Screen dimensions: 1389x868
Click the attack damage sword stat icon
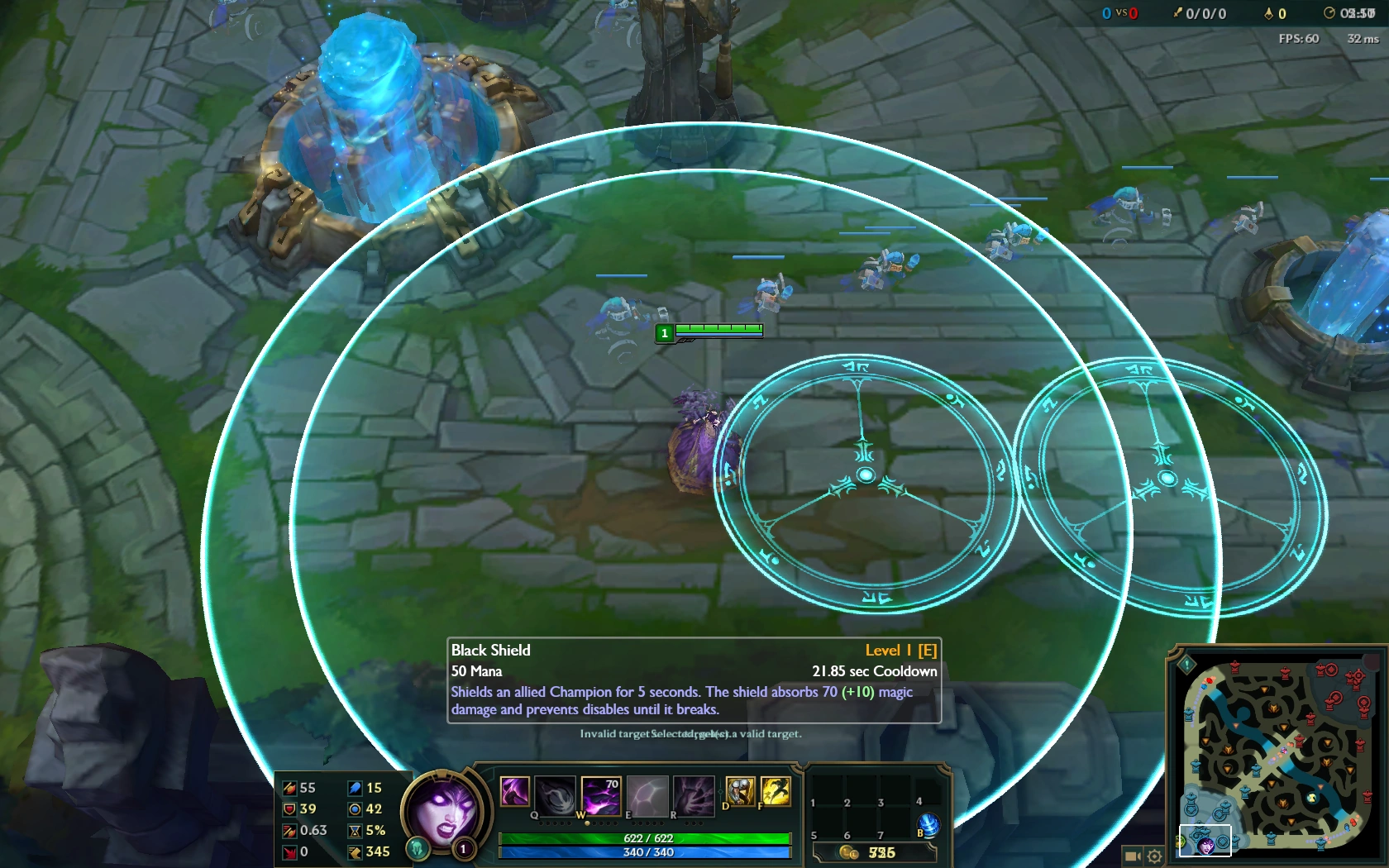click(x=289, y=788)
